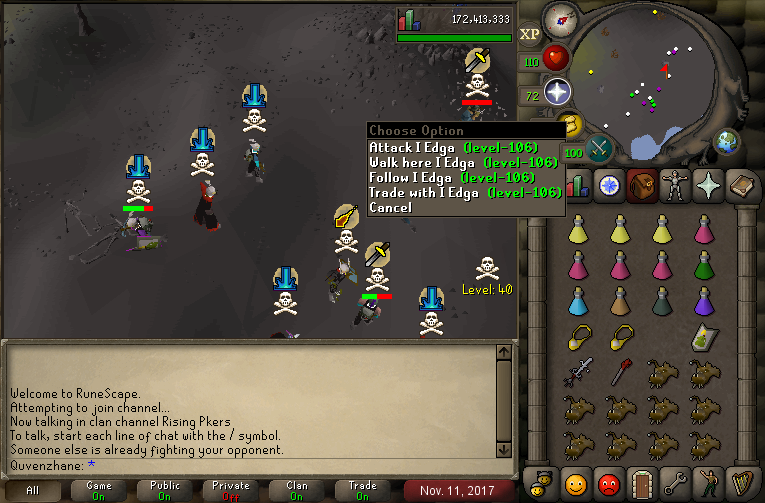This screenshot has height=503, width=765.
Task: Toggle the XP counter button
Action: [x=530, y=33]
